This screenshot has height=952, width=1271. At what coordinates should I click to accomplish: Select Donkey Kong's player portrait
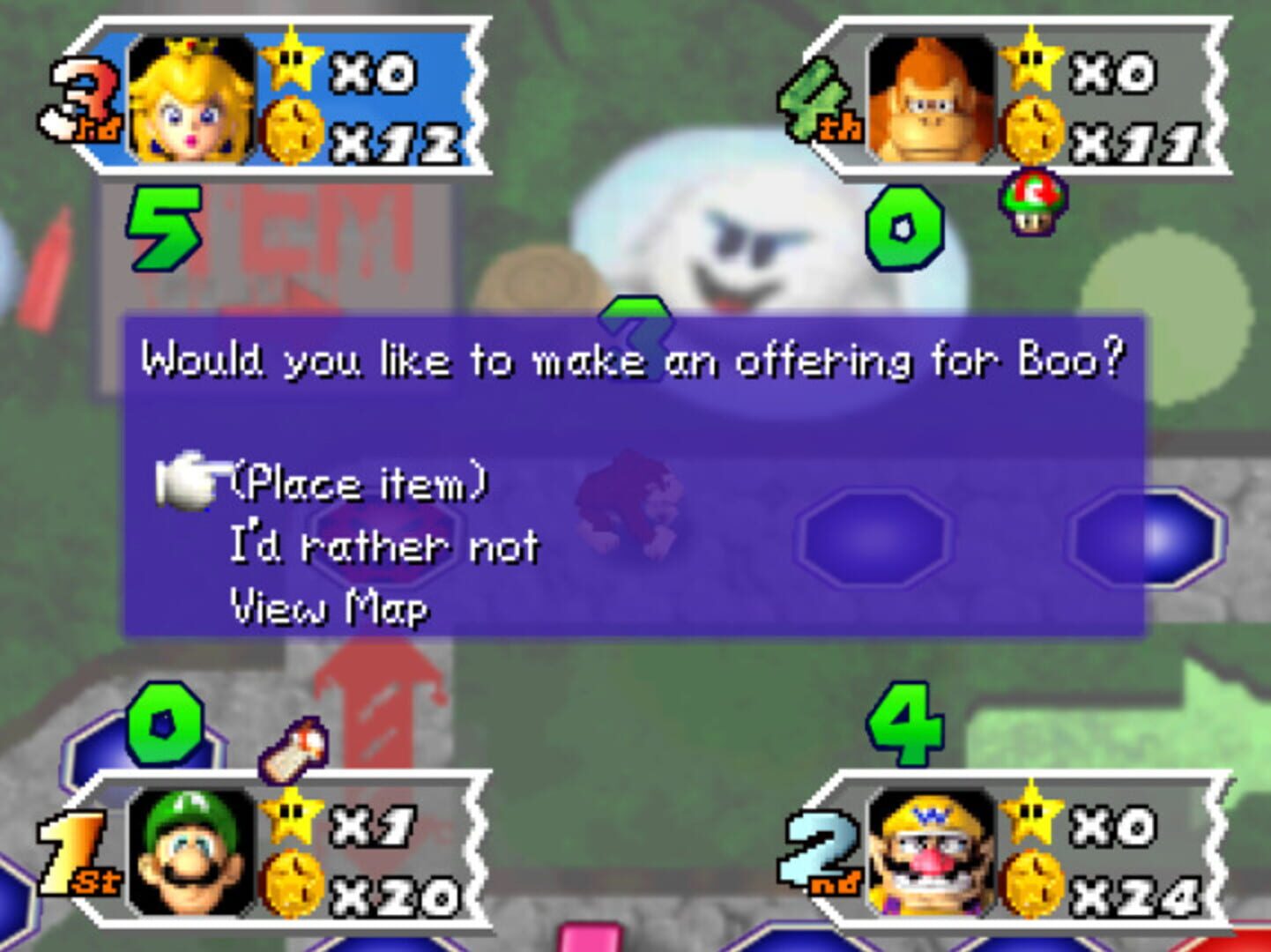(x=931, y=100)
